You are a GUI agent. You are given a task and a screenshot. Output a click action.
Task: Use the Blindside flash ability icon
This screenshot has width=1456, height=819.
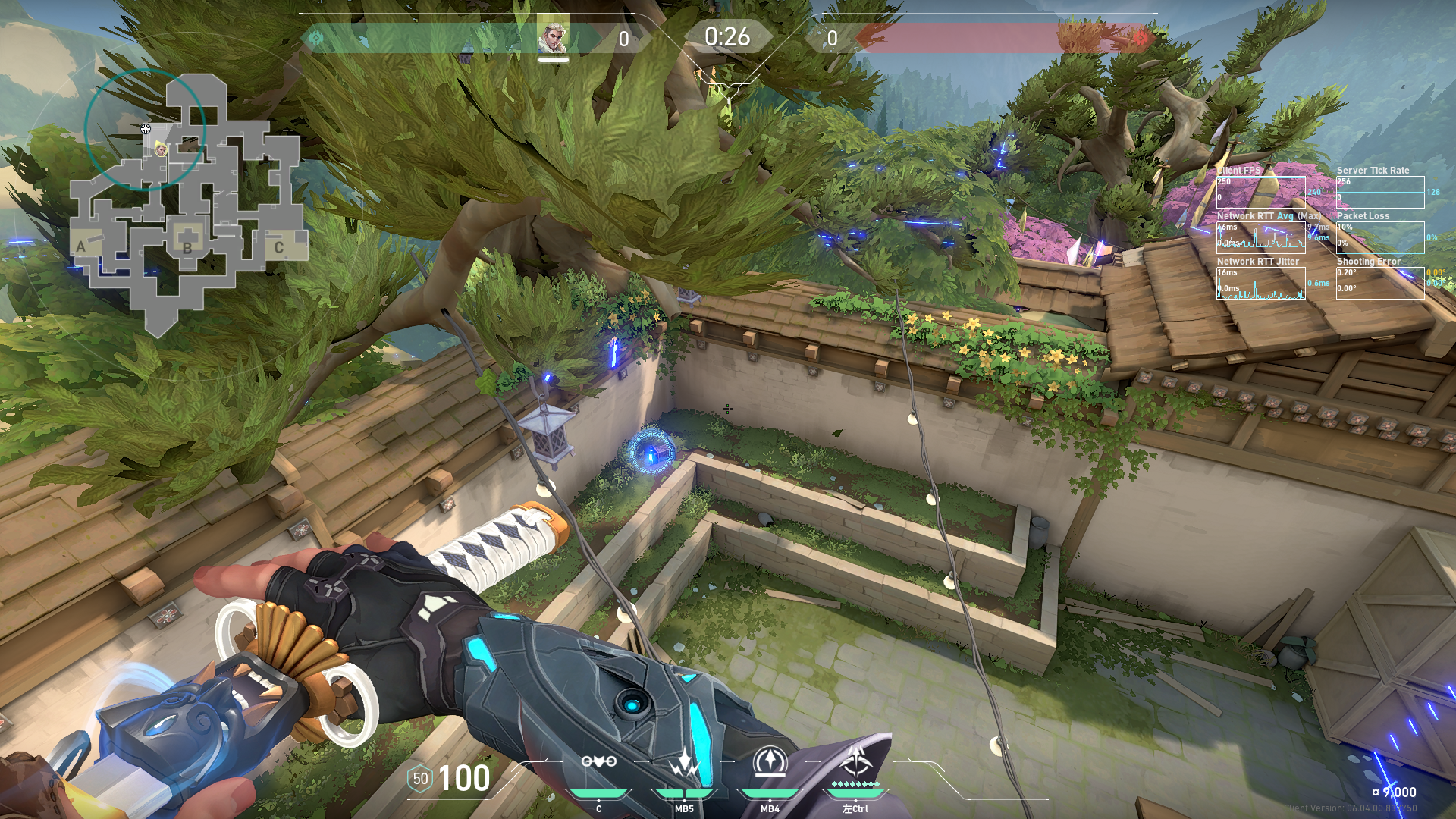(x=684, y=762)
